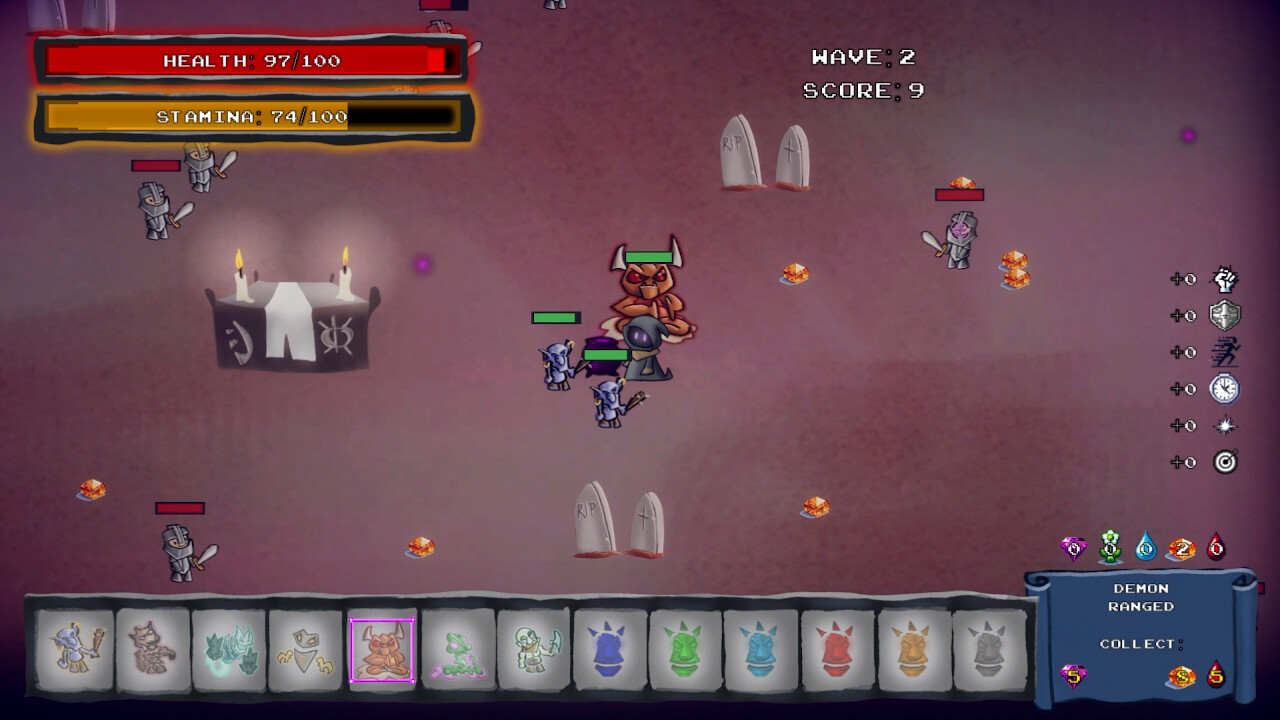The height and width of the screenshot is (720, 1280).
Task: Select the fire resource icon showing 2
Action: (1180, 547)
